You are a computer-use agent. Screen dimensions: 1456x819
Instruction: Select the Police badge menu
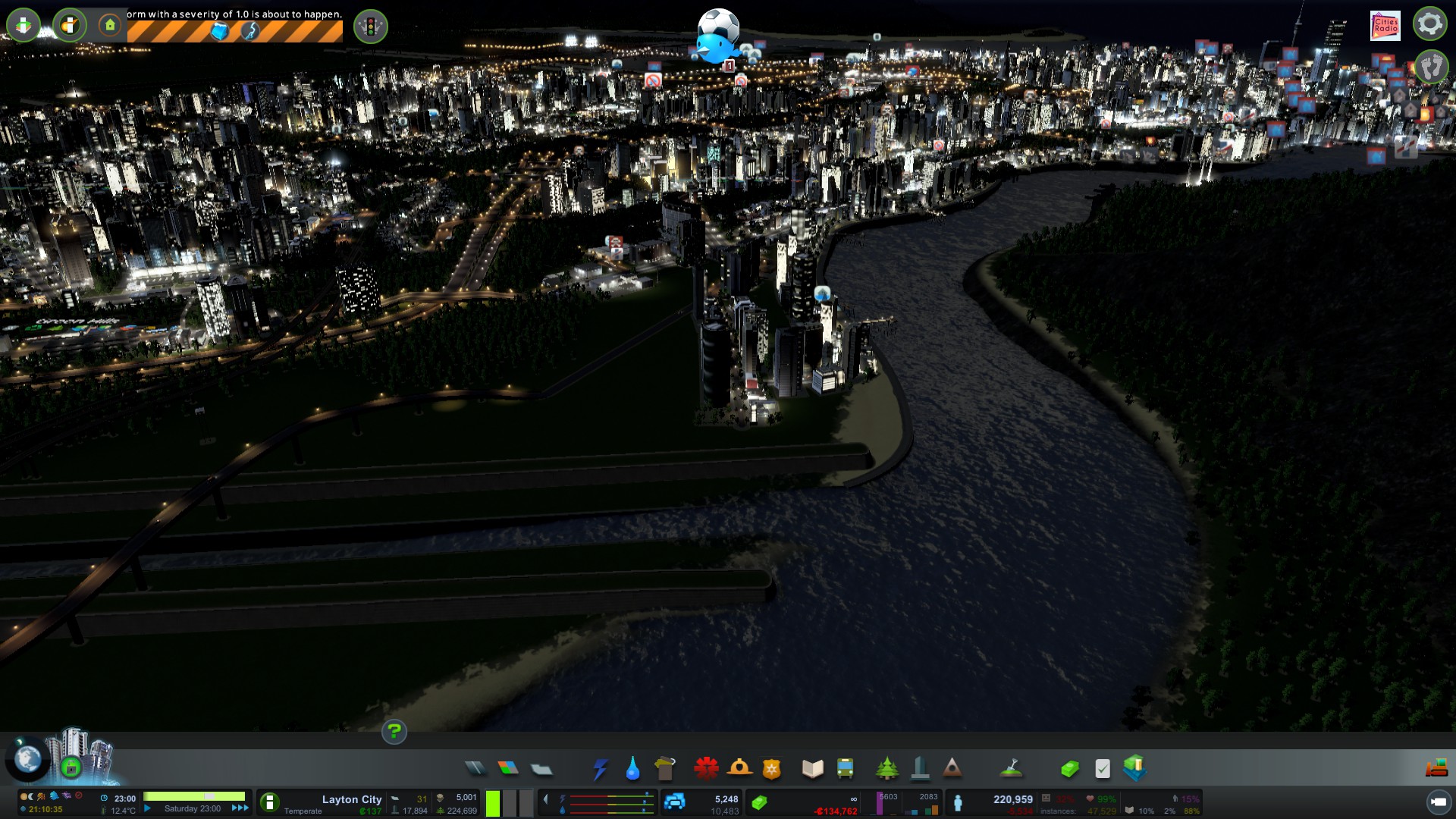pyautogui.click(x=772, y=769)
